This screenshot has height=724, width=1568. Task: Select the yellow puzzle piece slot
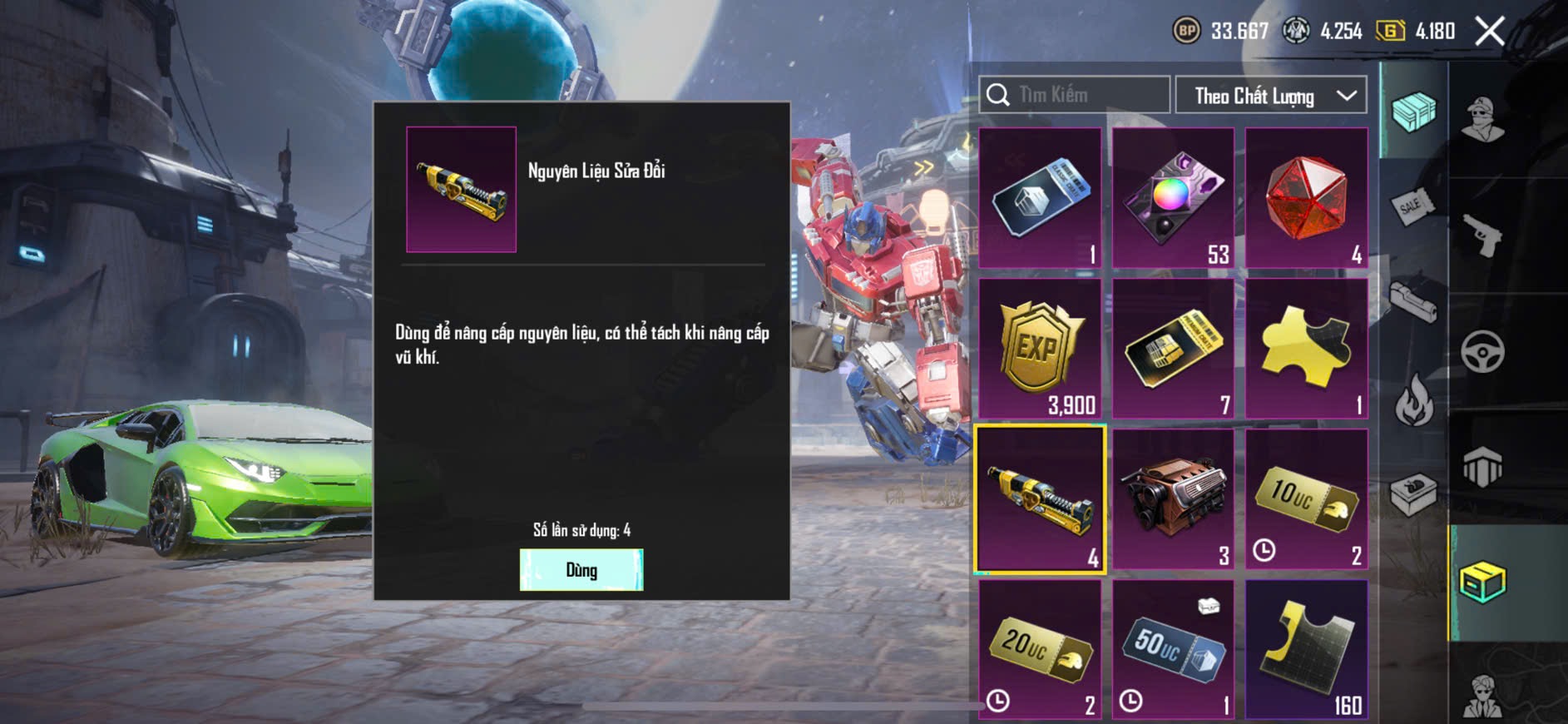[x=1306, y=349]
